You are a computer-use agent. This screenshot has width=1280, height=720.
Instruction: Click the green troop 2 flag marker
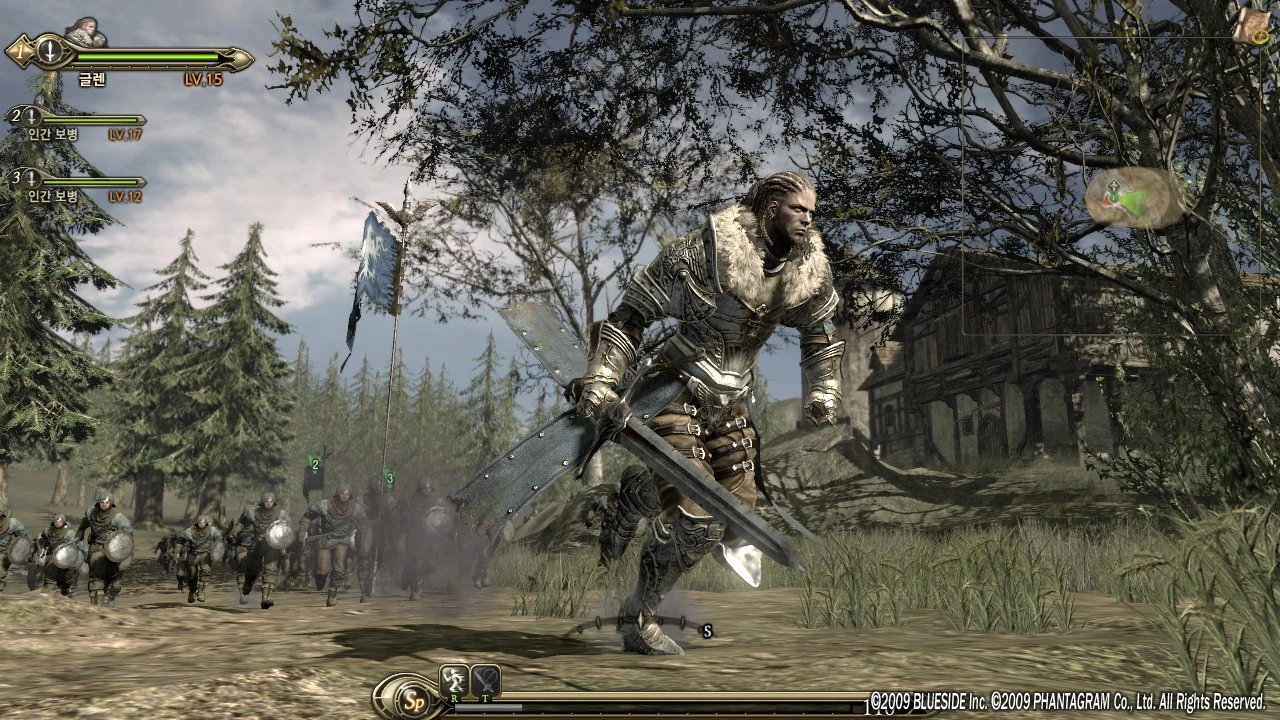(x=315, y=464)
